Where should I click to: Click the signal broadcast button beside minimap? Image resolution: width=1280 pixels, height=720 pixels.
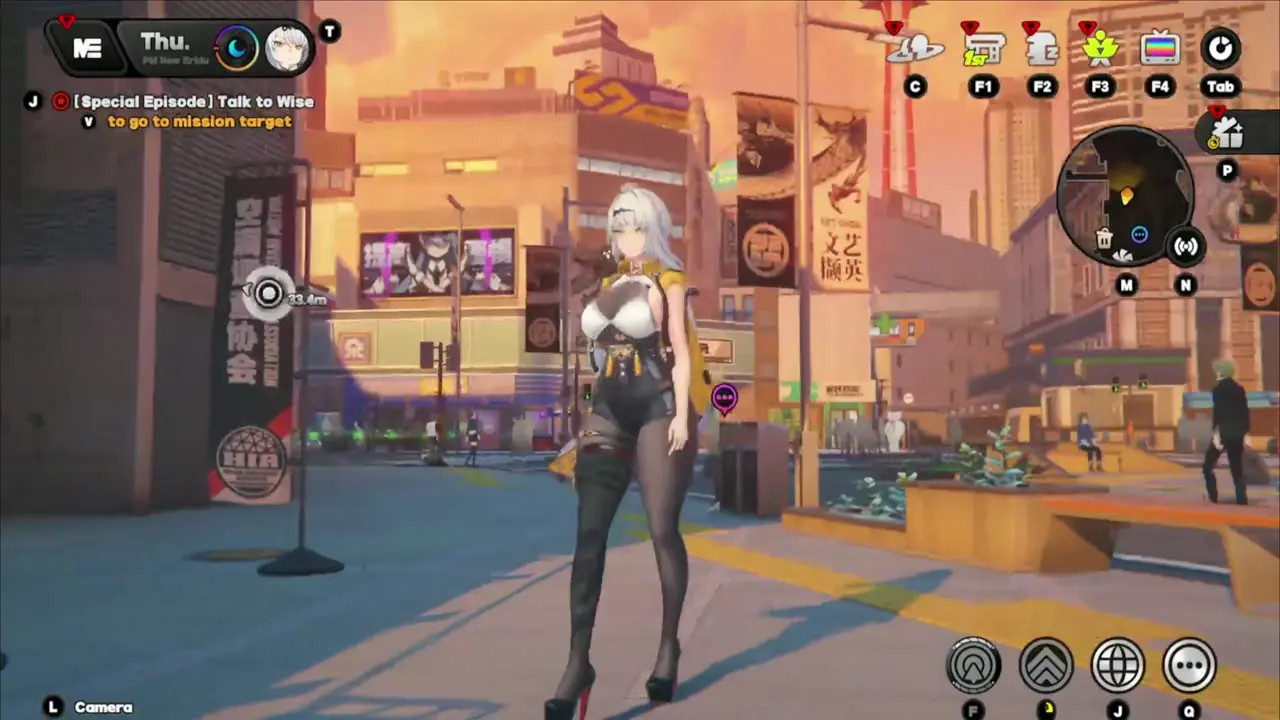pyautogui.click(x=1186, y=246)
